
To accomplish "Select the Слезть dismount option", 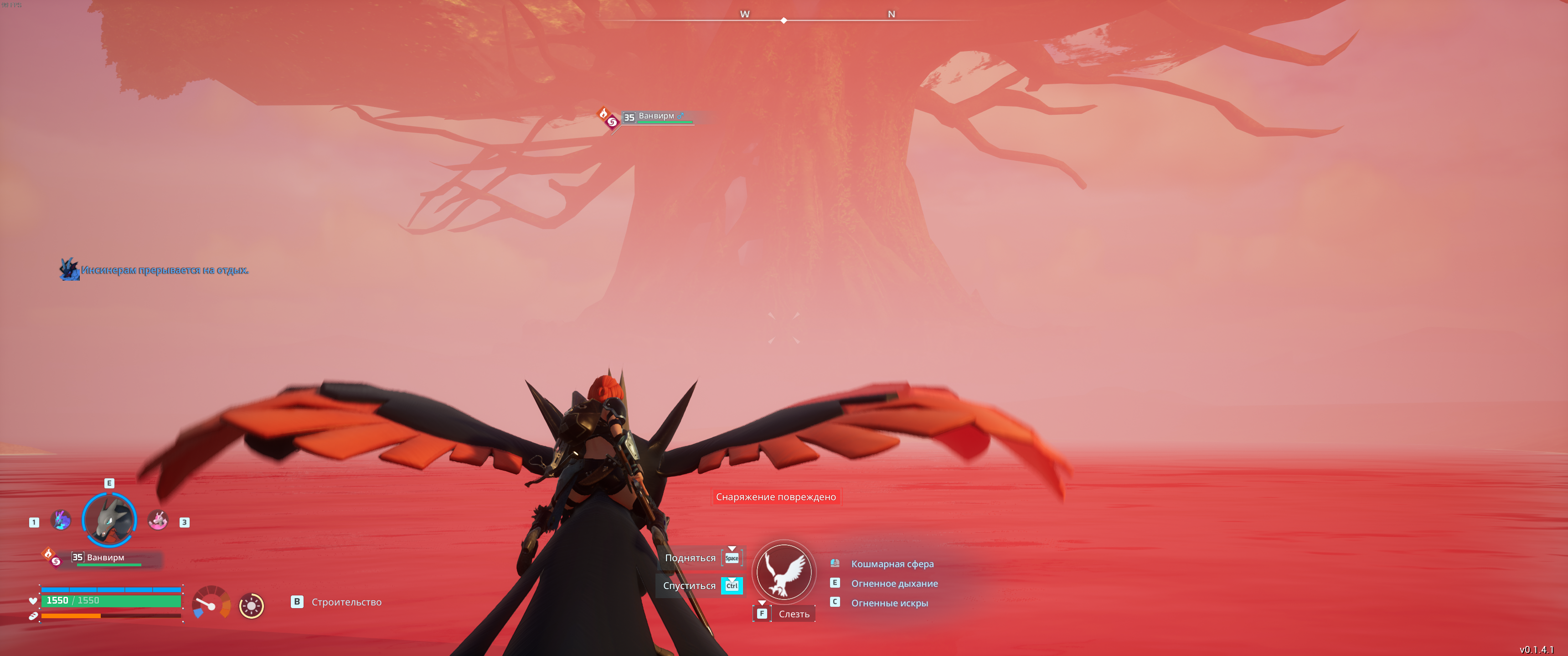I will (793, 614).
